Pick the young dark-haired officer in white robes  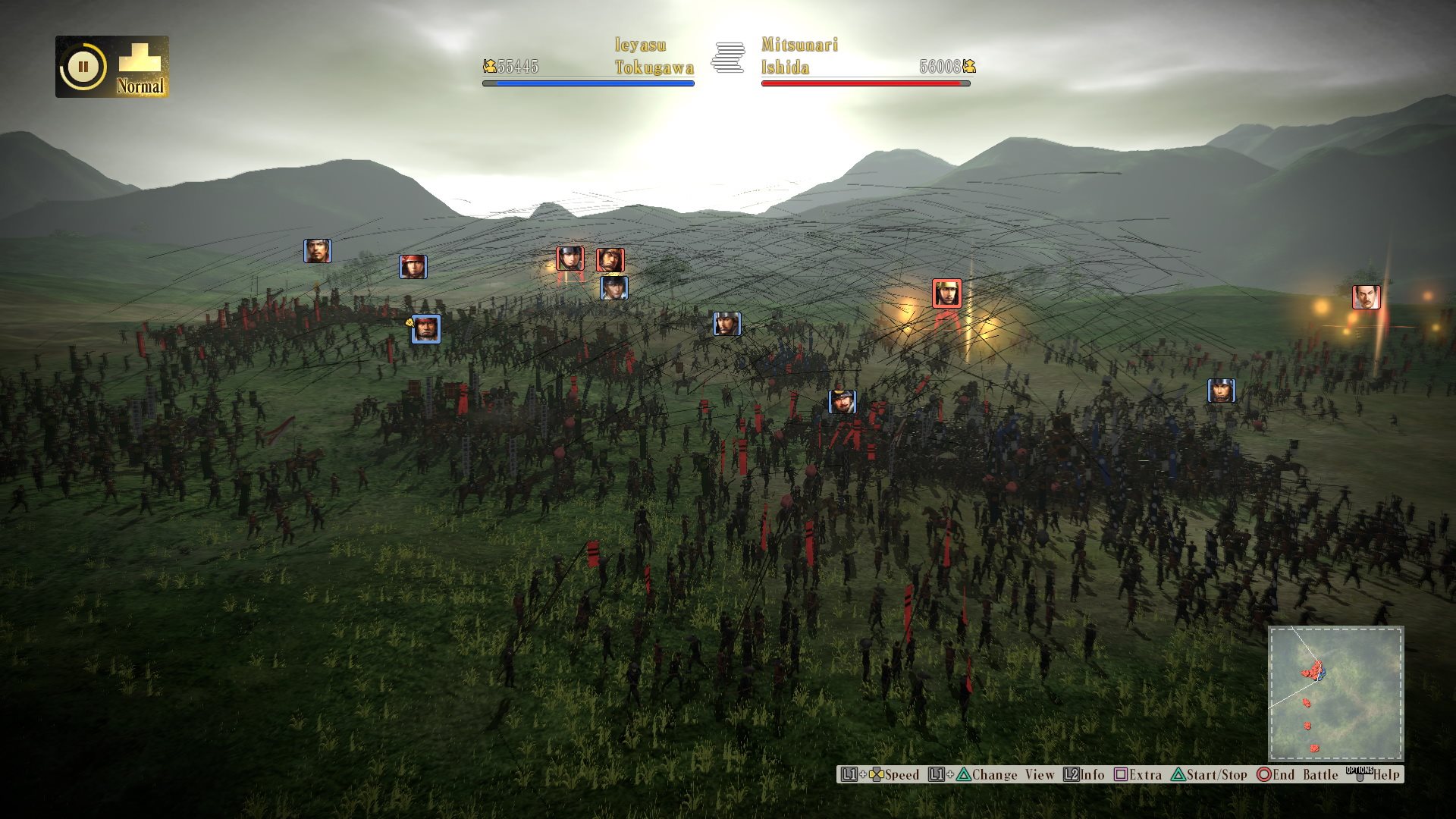[x=613, y=288]
